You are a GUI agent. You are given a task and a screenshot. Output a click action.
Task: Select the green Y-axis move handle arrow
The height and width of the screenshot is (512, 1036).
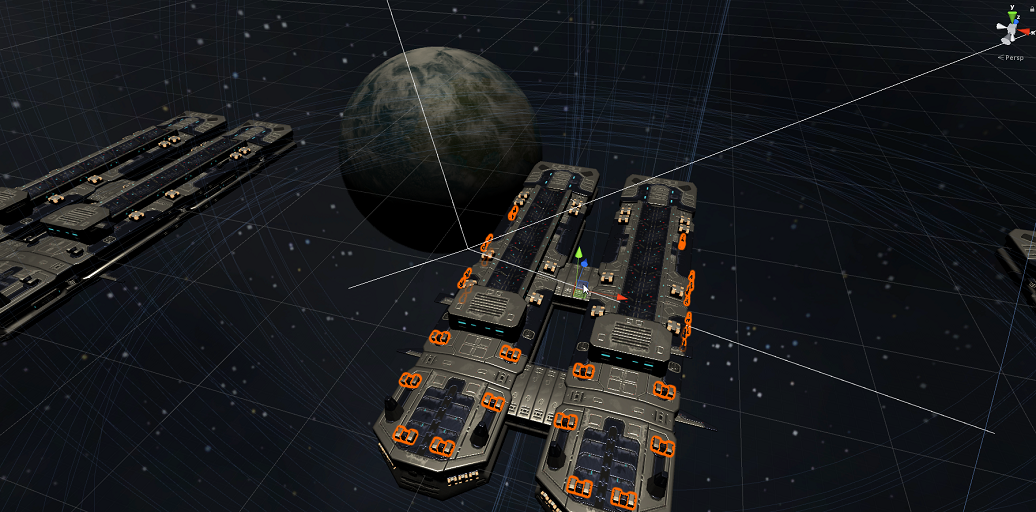pyautogui.click(x=578, y=253)
